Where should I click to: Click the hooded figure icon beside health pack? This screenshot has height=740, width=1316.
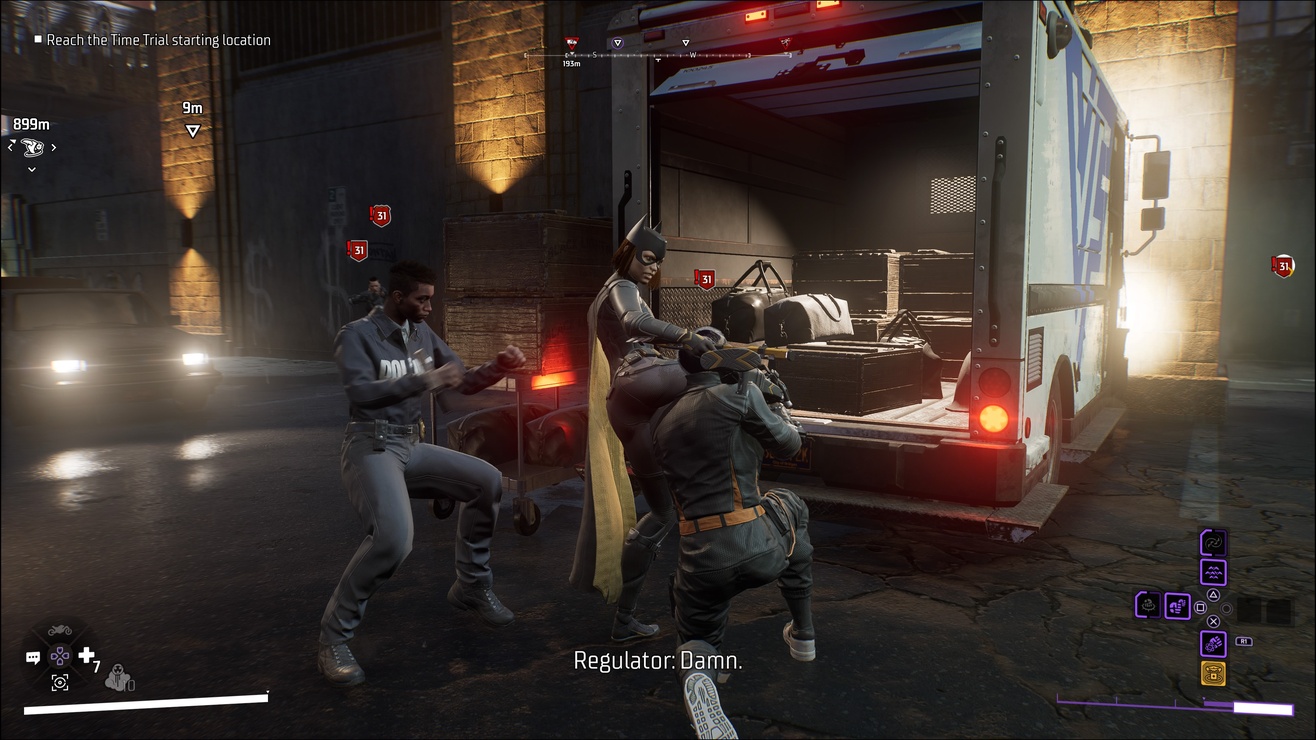click(117, 675)
